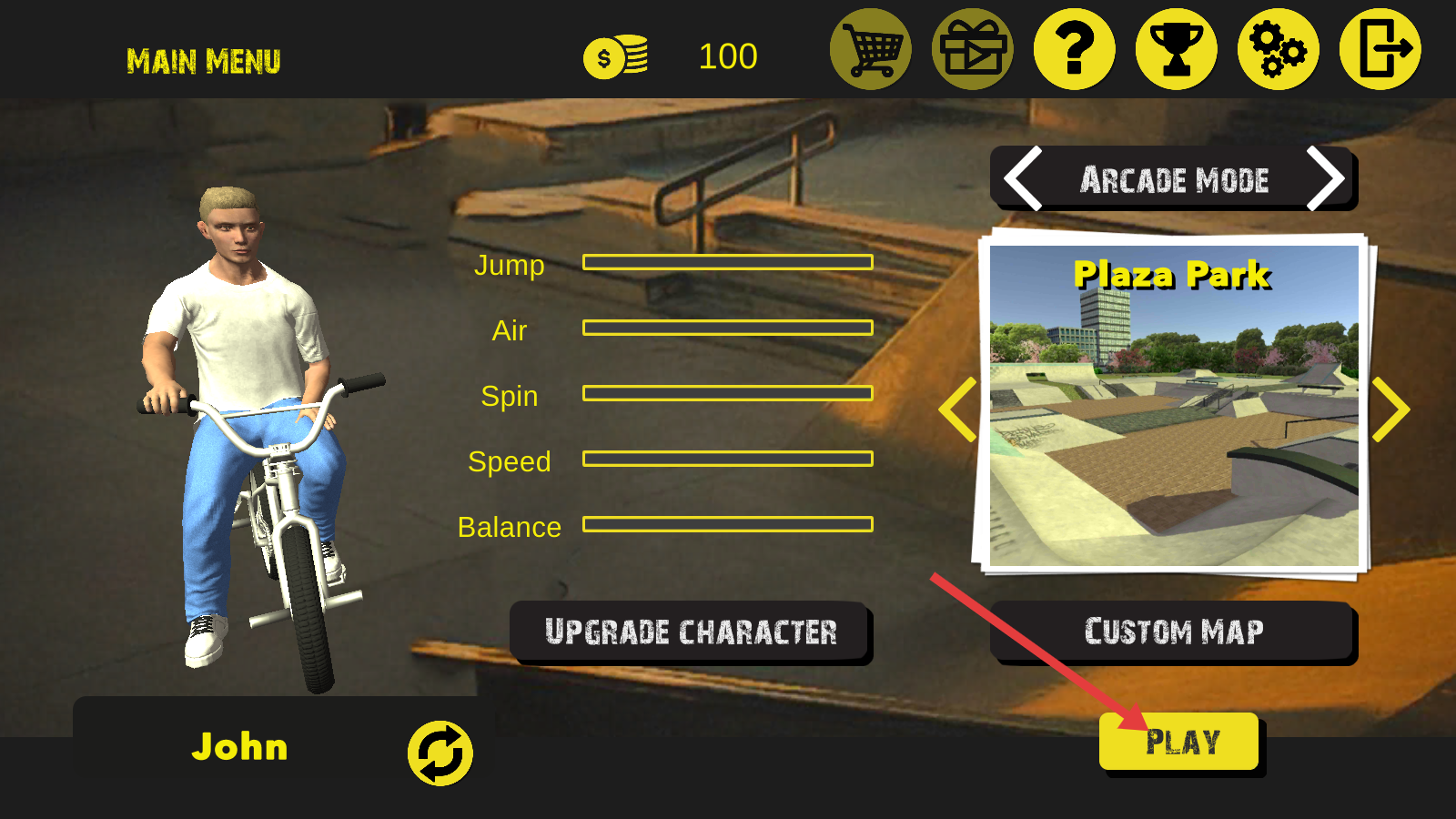The image size is (1456, 819).
Task: Select the Plaza Park map thumbnail
Action: click(1174, 406)
